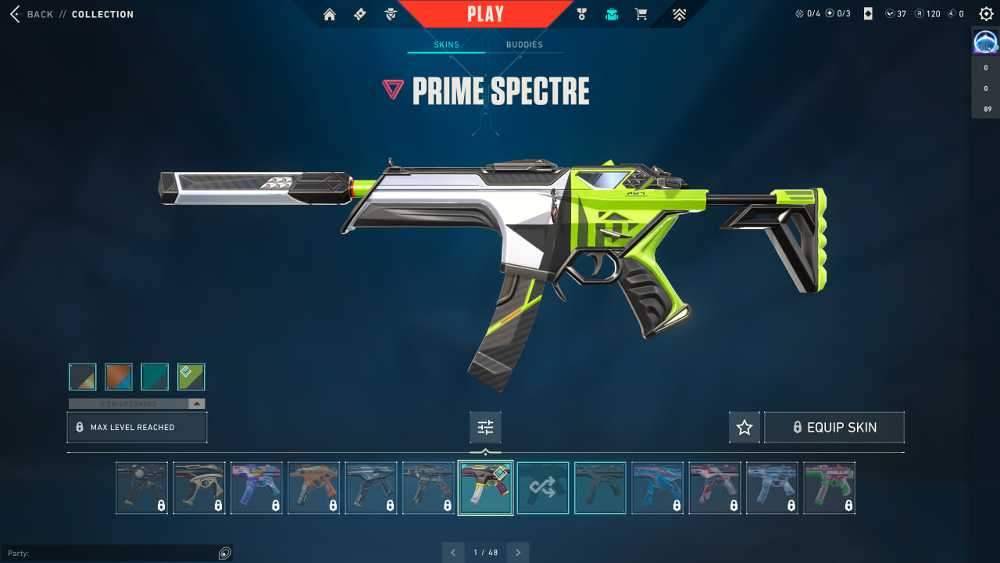Open the player avatar portrait
This screenshot has width=1000, height=563.
[986, 43]
